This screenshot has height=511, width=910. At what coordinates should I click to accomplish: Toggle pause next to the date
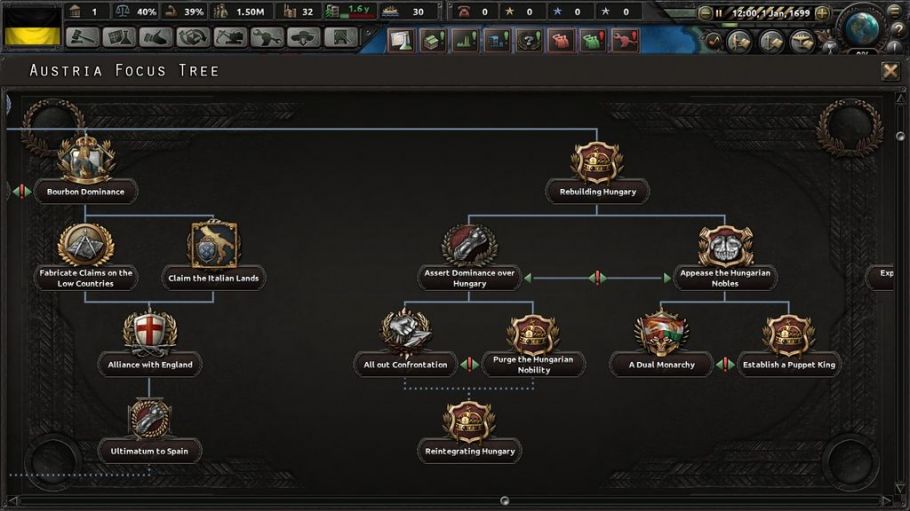[x=719, y=13]
